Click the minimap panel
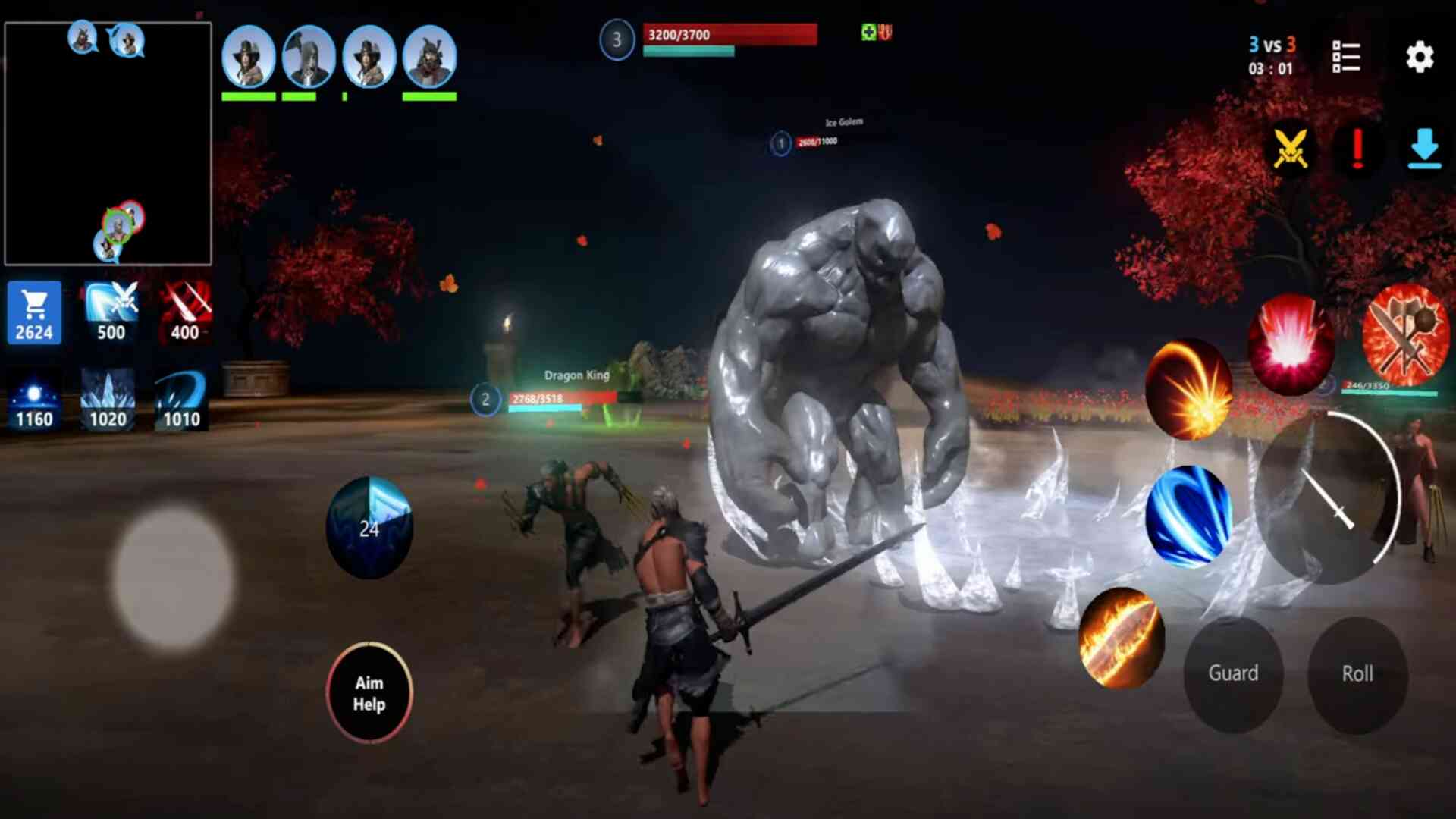The image size is (1456, 819). 108,143
